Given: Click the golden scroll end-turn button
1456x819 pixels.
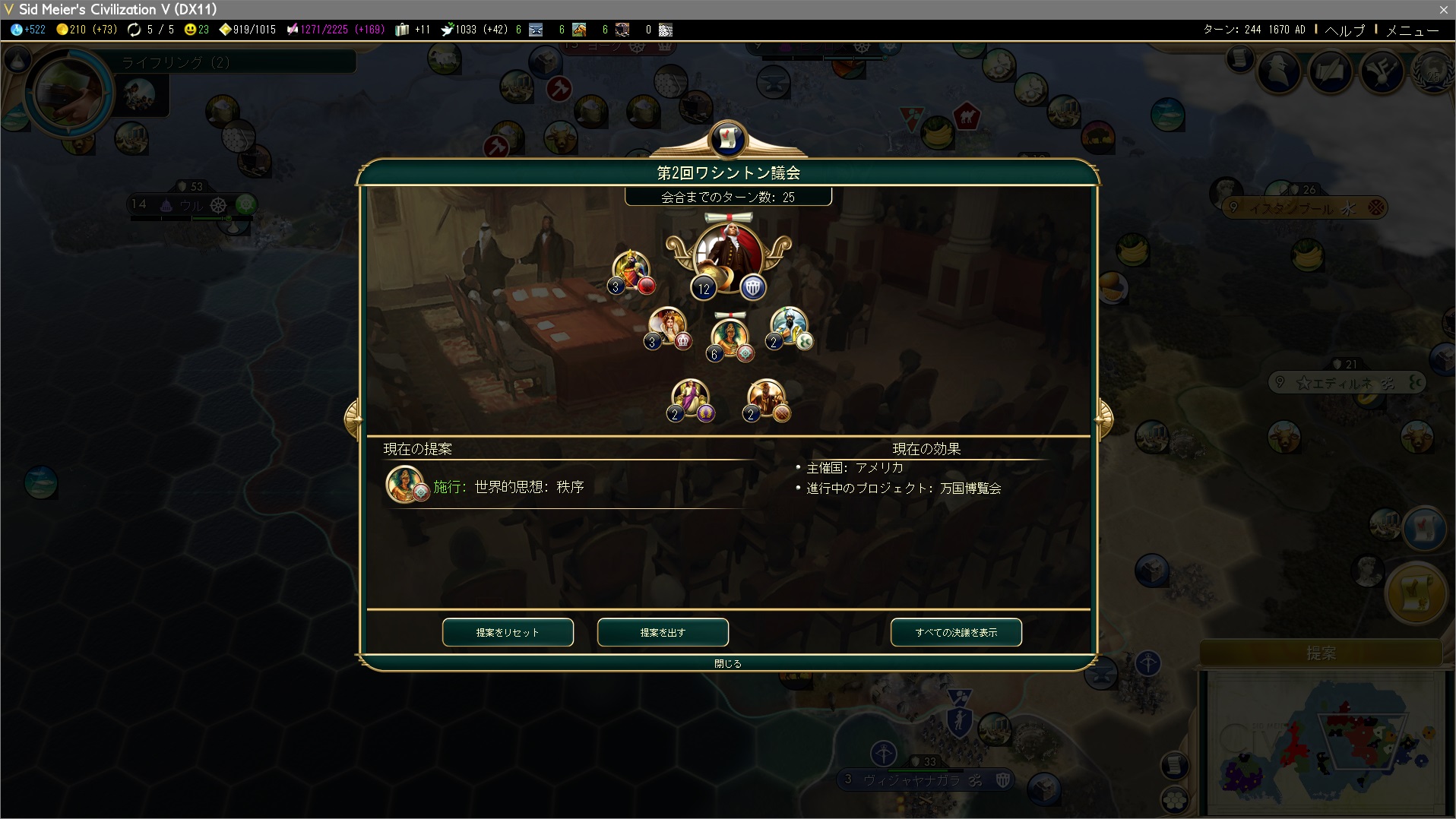Looking at the screenshot, I should (1416, 593).
